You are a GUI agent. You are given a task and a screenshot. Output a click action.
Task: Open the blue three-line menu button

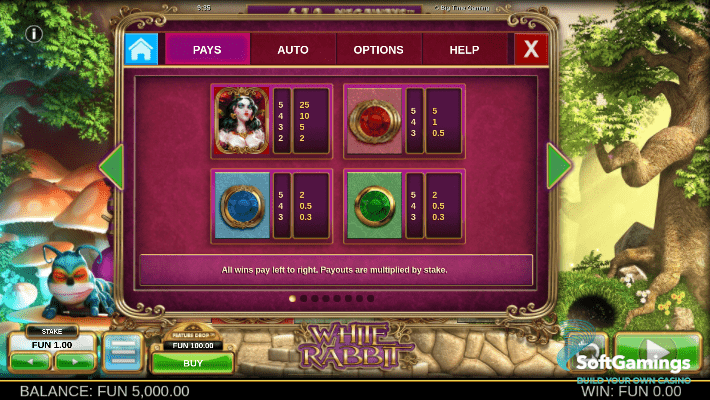tap(123, 353)
